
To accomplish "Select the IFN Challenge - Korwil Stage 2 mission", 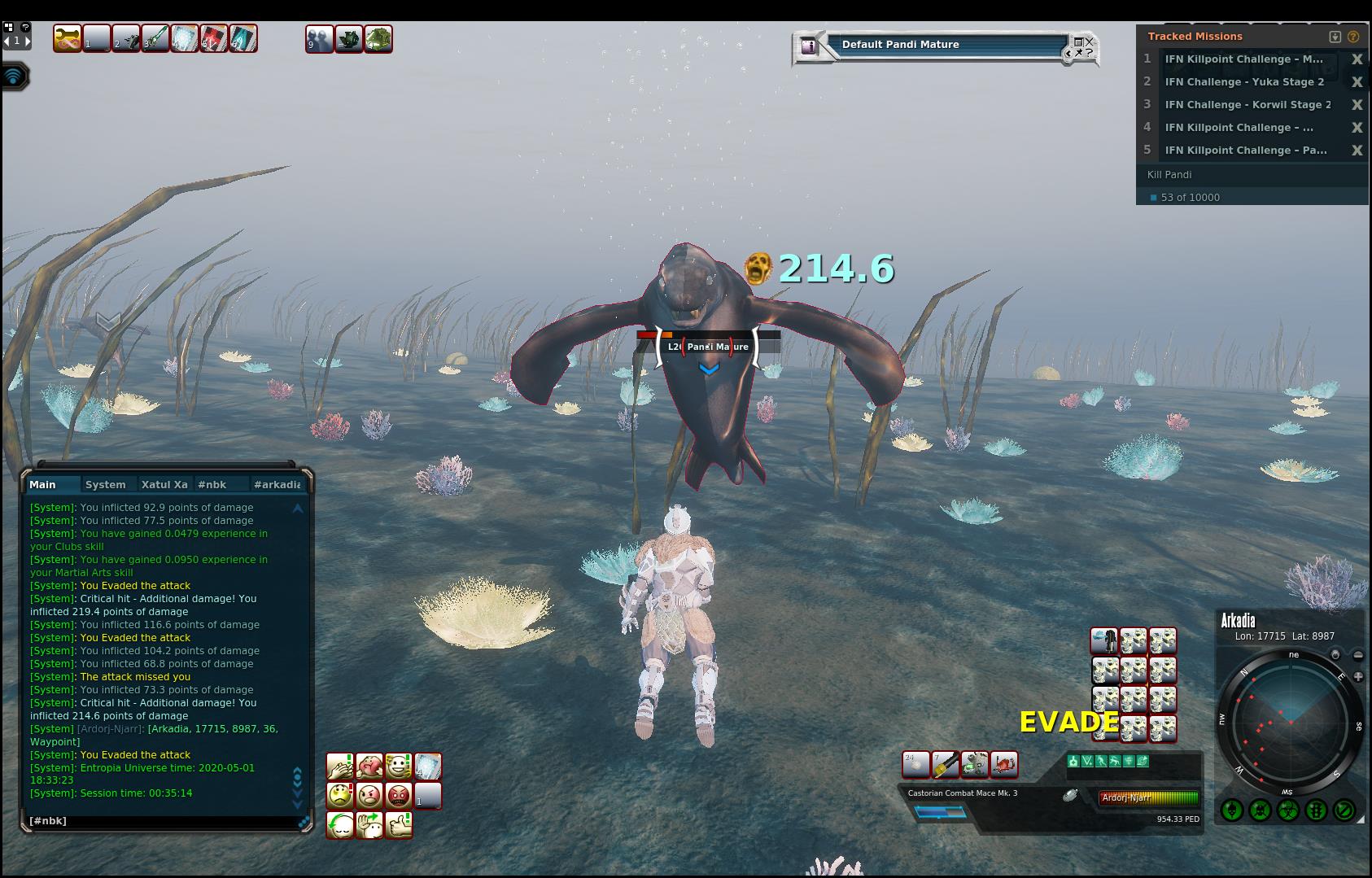I will [1247, 105].
